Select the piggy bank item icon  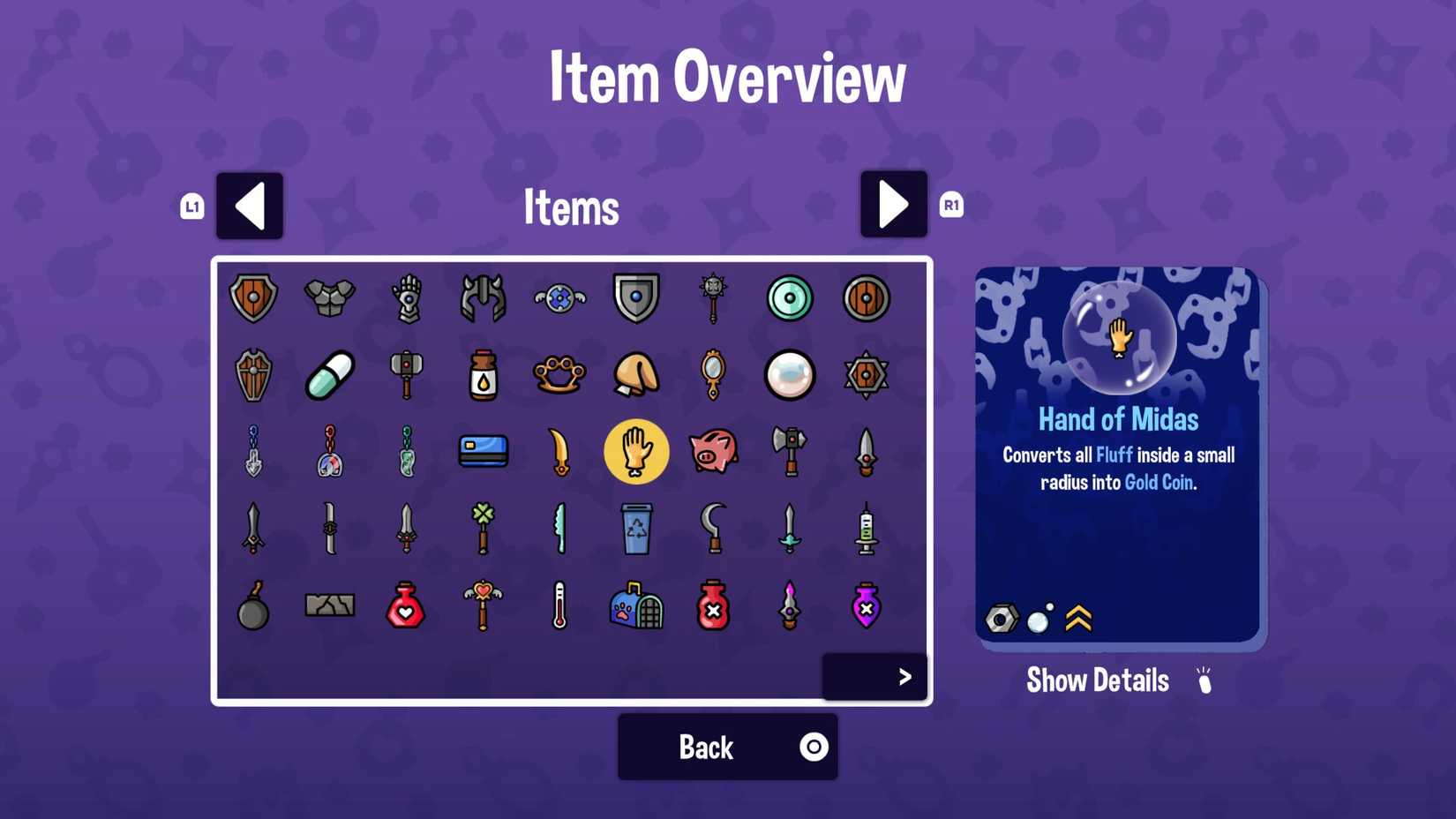[714, 452]
